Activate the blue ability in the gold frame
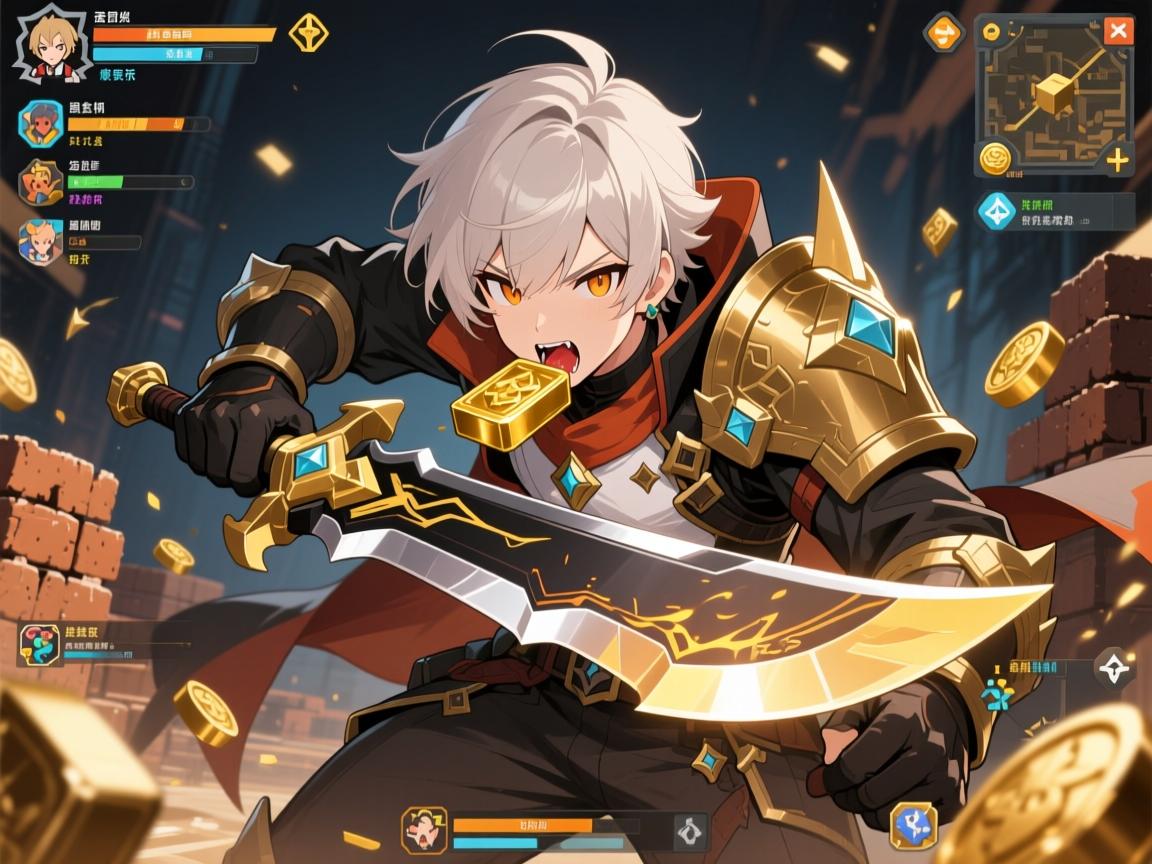This screenshot has height=864, width=1152. 913,825
